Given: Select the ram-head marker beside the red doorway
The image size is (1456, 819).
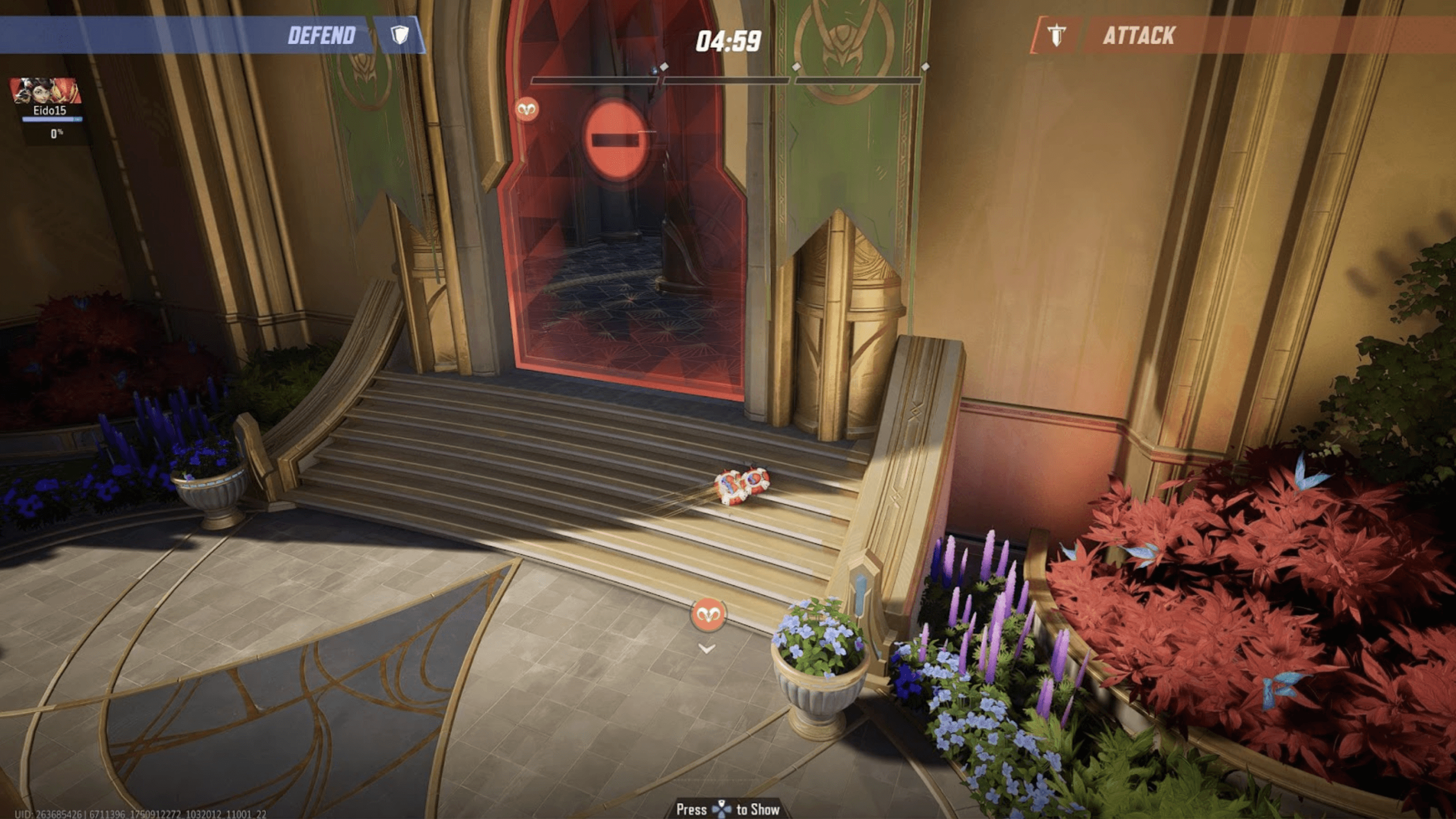Looking at the screenshot, I should click(527, 108).
